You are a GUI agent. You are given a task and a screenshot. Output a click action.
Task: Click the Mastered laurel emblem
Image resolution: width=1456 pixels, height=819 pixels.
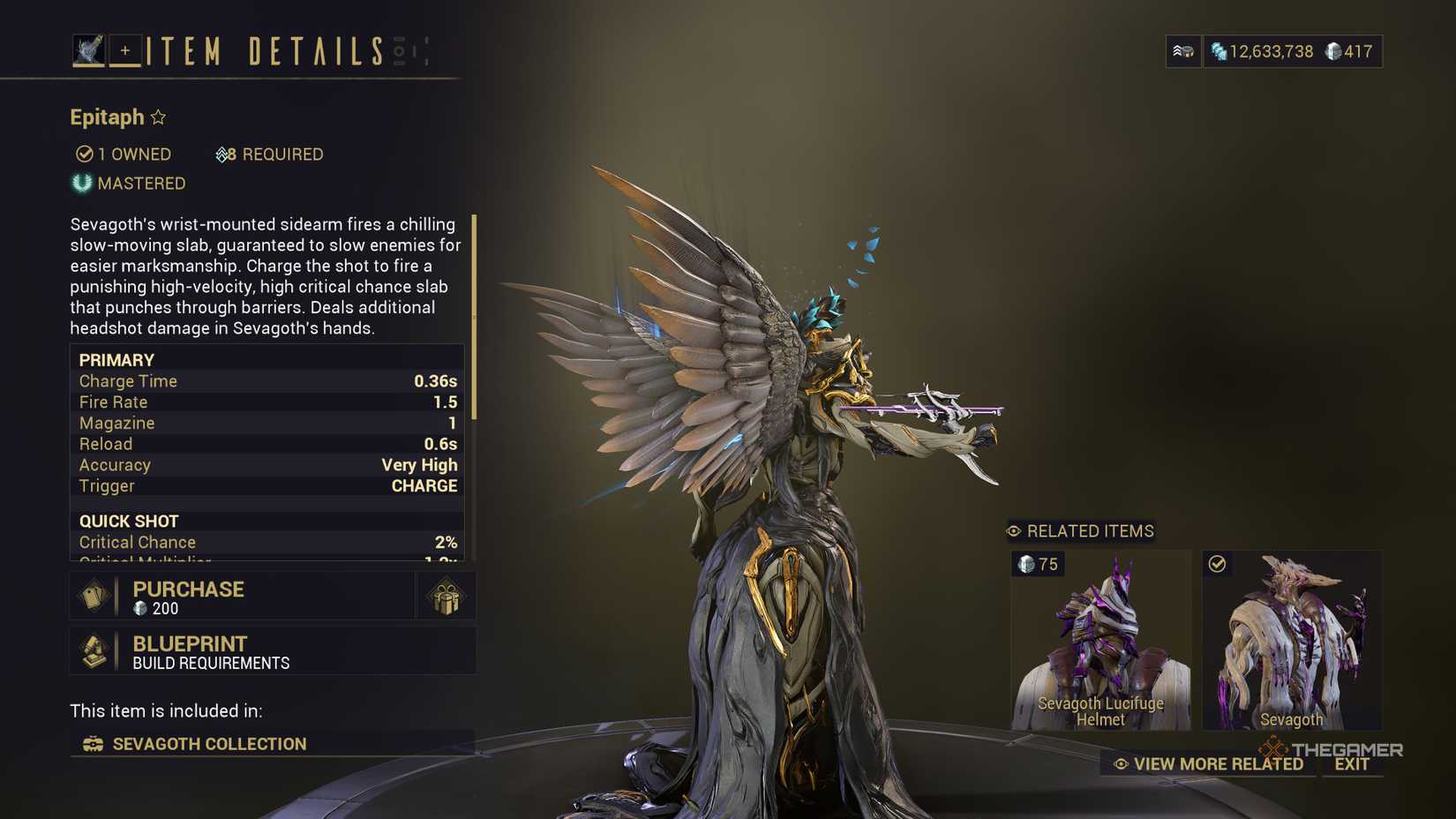(81, 184)
